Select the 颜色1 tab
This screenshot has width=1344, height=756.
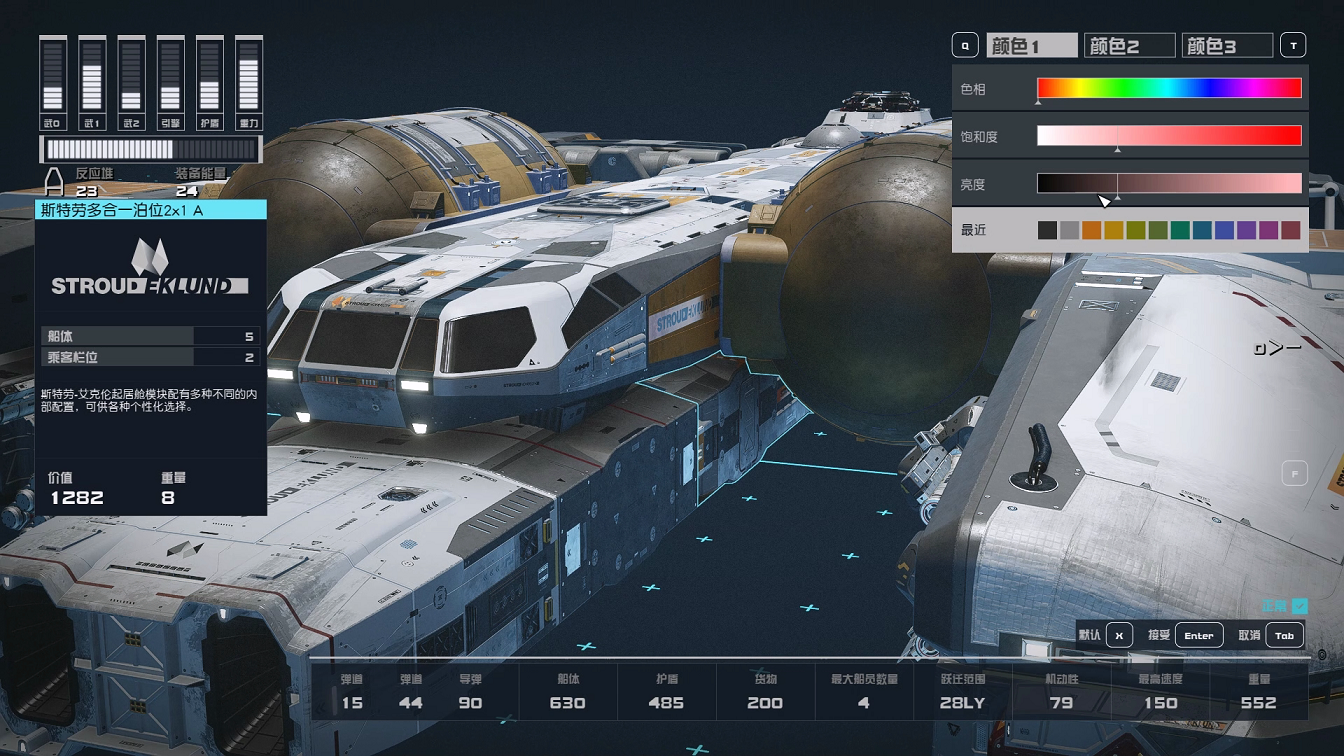(x=1032, y=46)
